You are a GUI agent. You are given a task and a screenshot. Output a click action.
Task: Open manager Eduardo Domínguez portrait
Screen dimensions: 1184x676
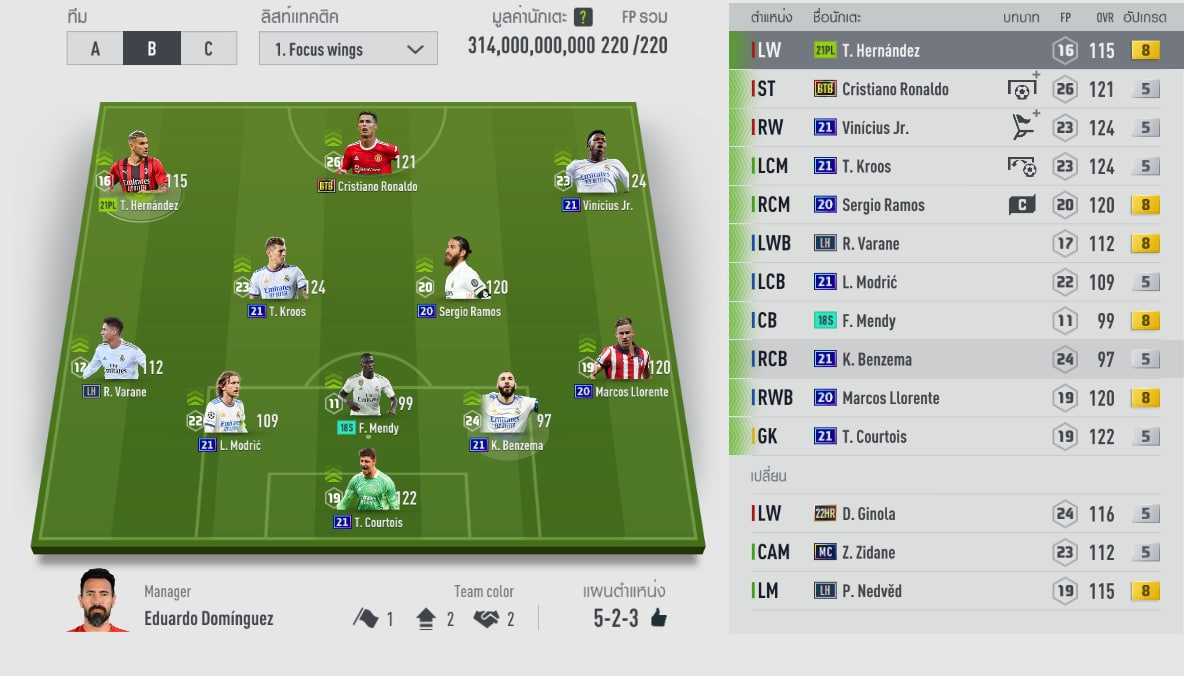(98, 602)
